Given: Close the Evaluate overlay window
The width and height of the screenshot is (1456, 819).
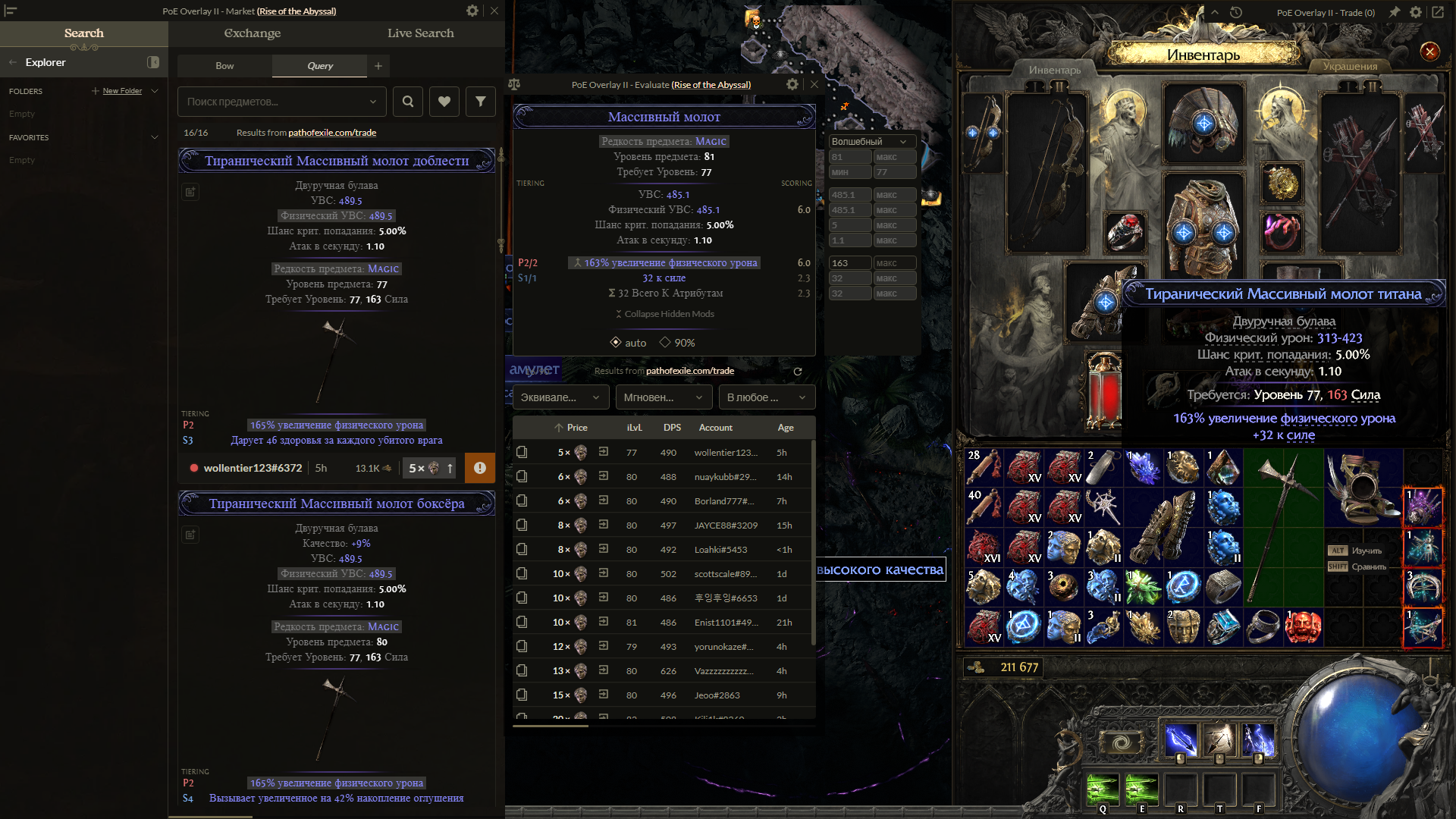Looking at the screenshot, I should pyautogui.click(x=814, y=84).
